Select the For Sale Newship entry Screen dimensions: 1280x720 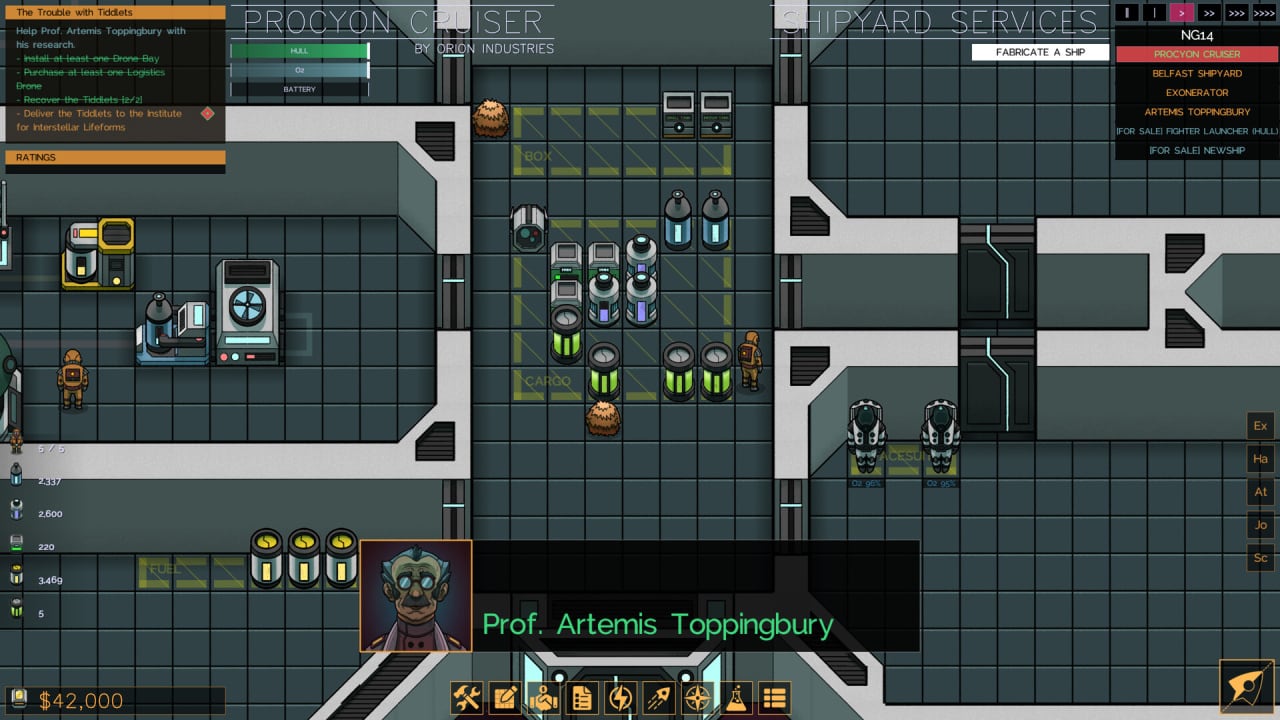[1197, 150]
